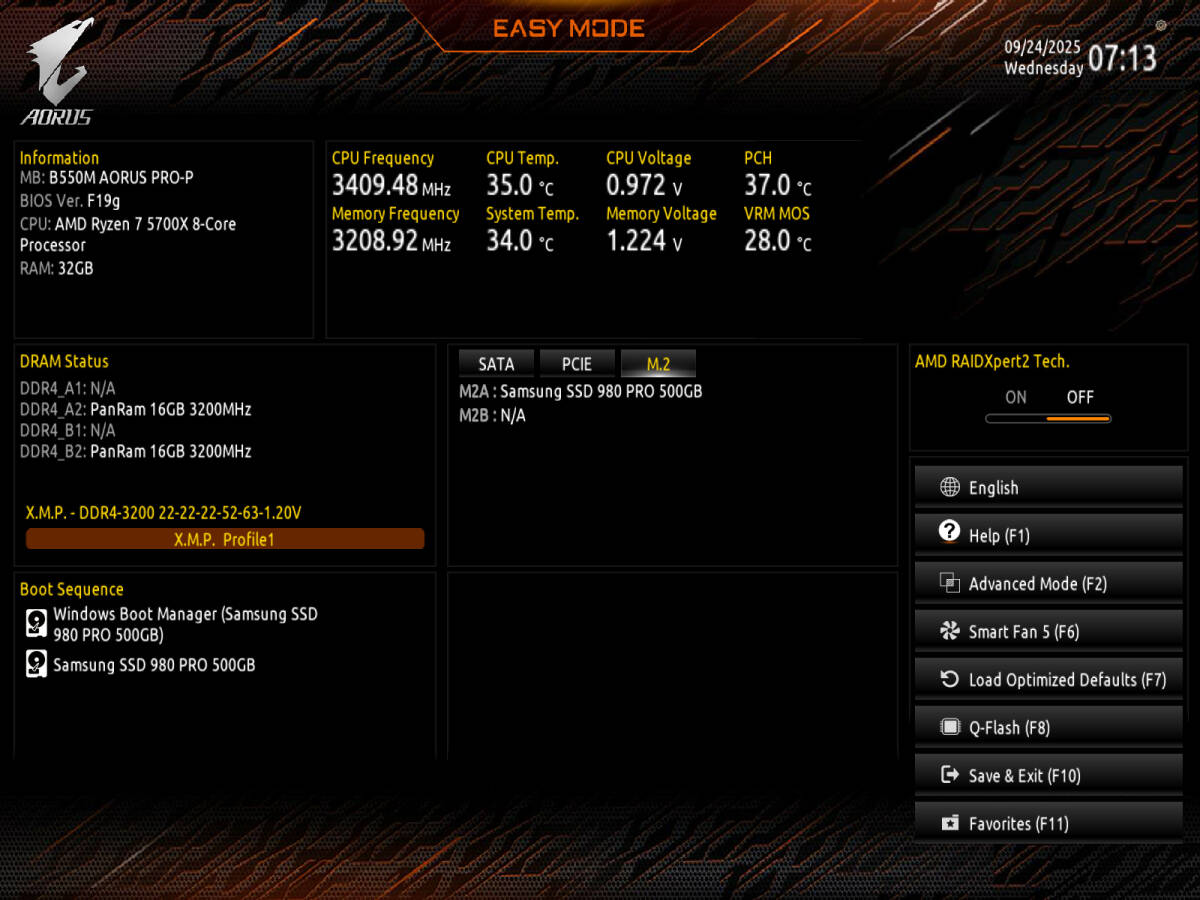Load Optimized Defaults
This screenshot has height=900, width=1200.
tap(1048, 680)
